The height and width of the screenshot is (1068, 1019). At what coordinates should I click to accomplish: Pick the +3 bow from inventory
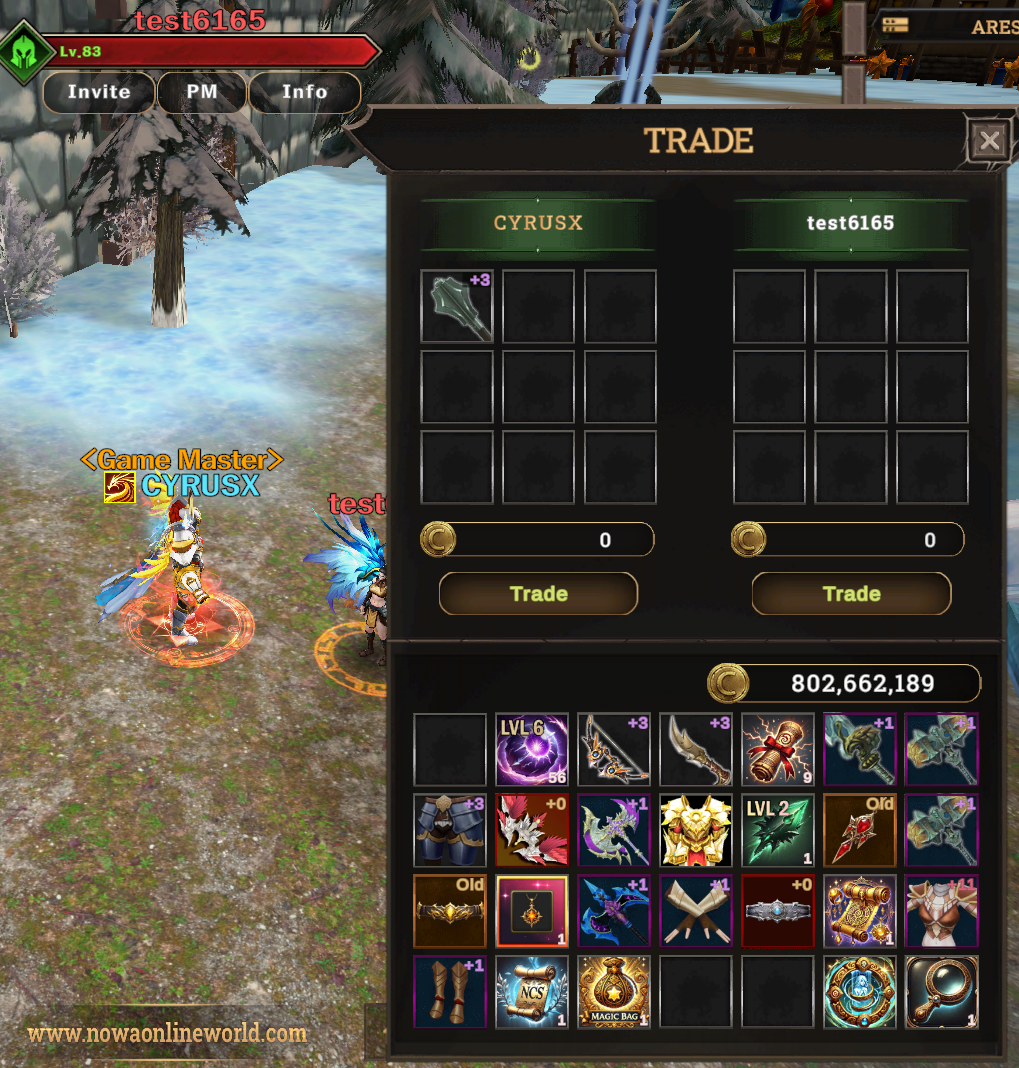tap(614, 749)
